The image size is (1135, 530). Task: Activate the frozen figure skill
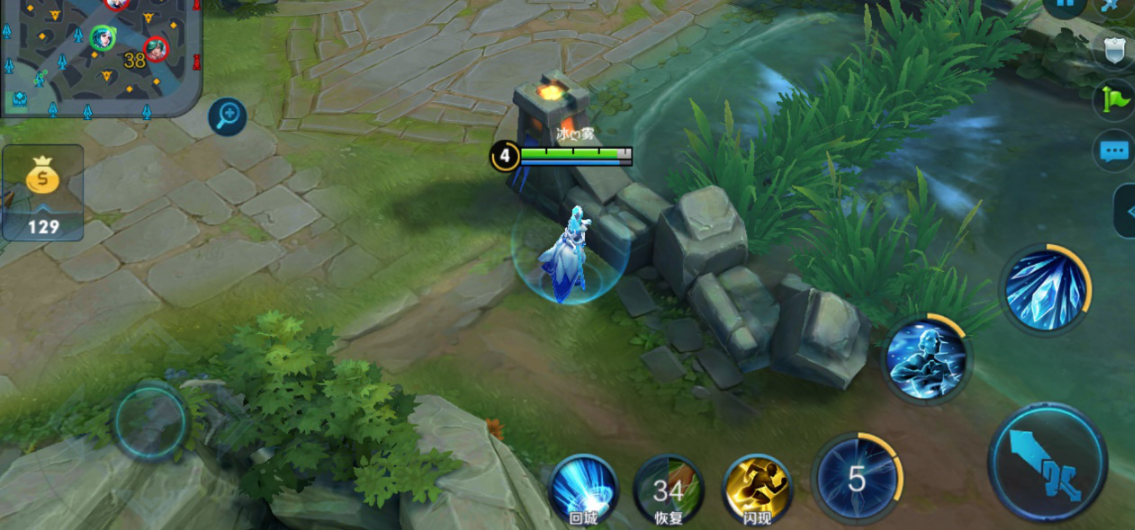point(926,359)
